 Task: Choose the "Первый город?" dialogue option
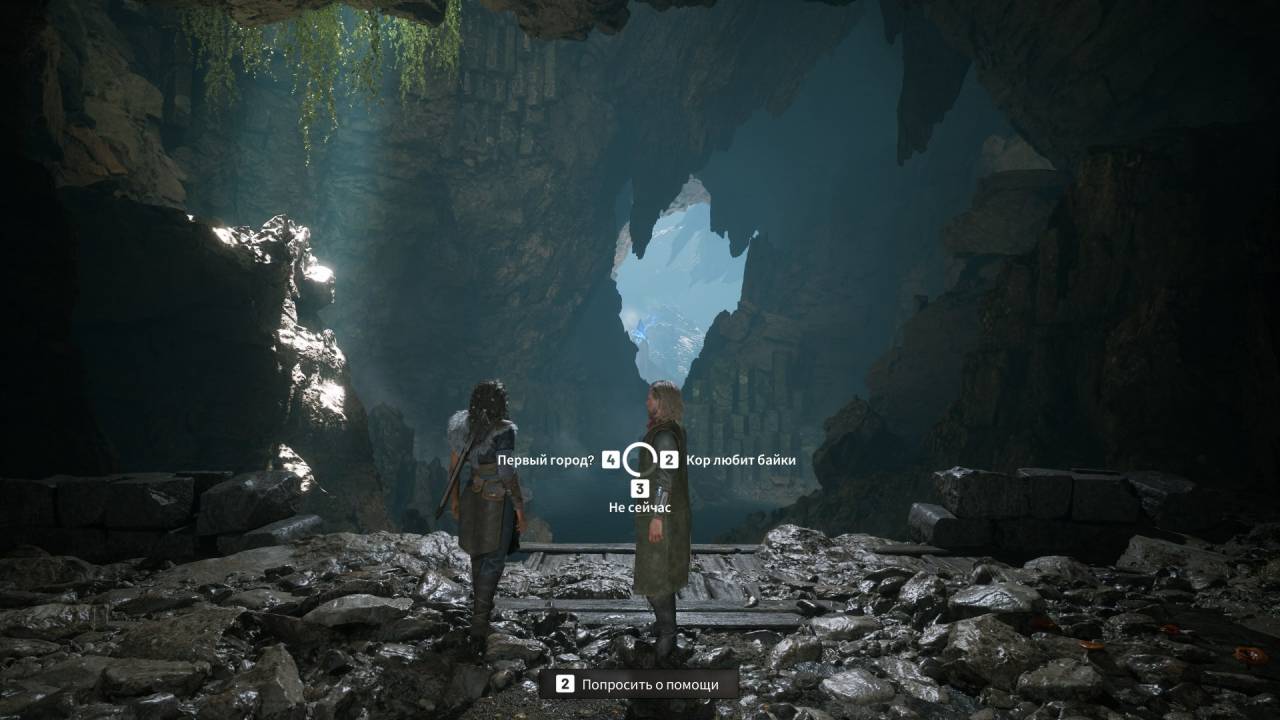[546, 460]
